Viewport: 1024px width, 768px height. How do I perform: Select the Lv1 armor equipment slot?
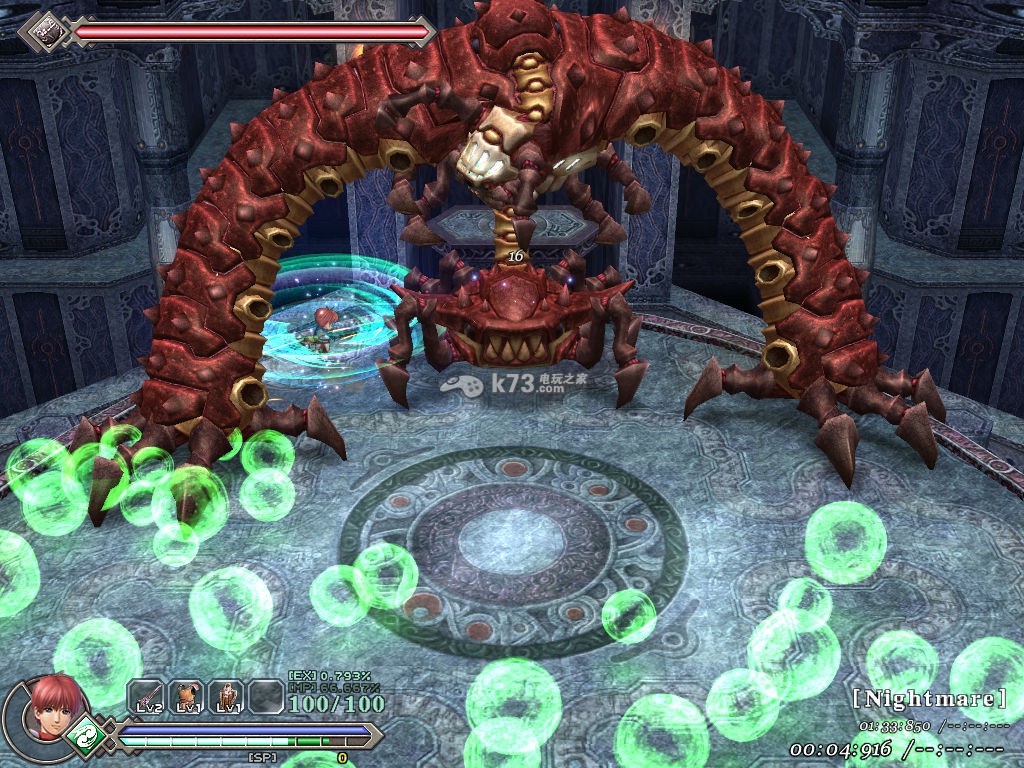point(186,697)
